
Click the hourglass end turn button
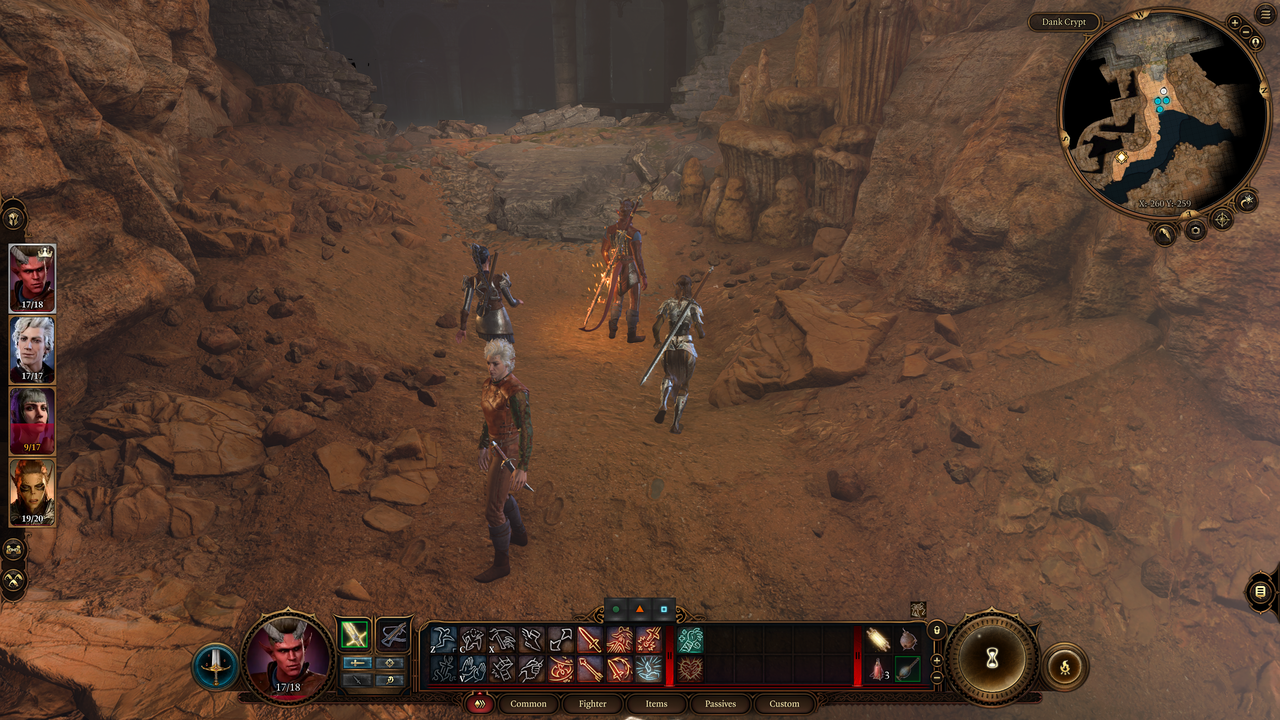(x=992, y=658)
